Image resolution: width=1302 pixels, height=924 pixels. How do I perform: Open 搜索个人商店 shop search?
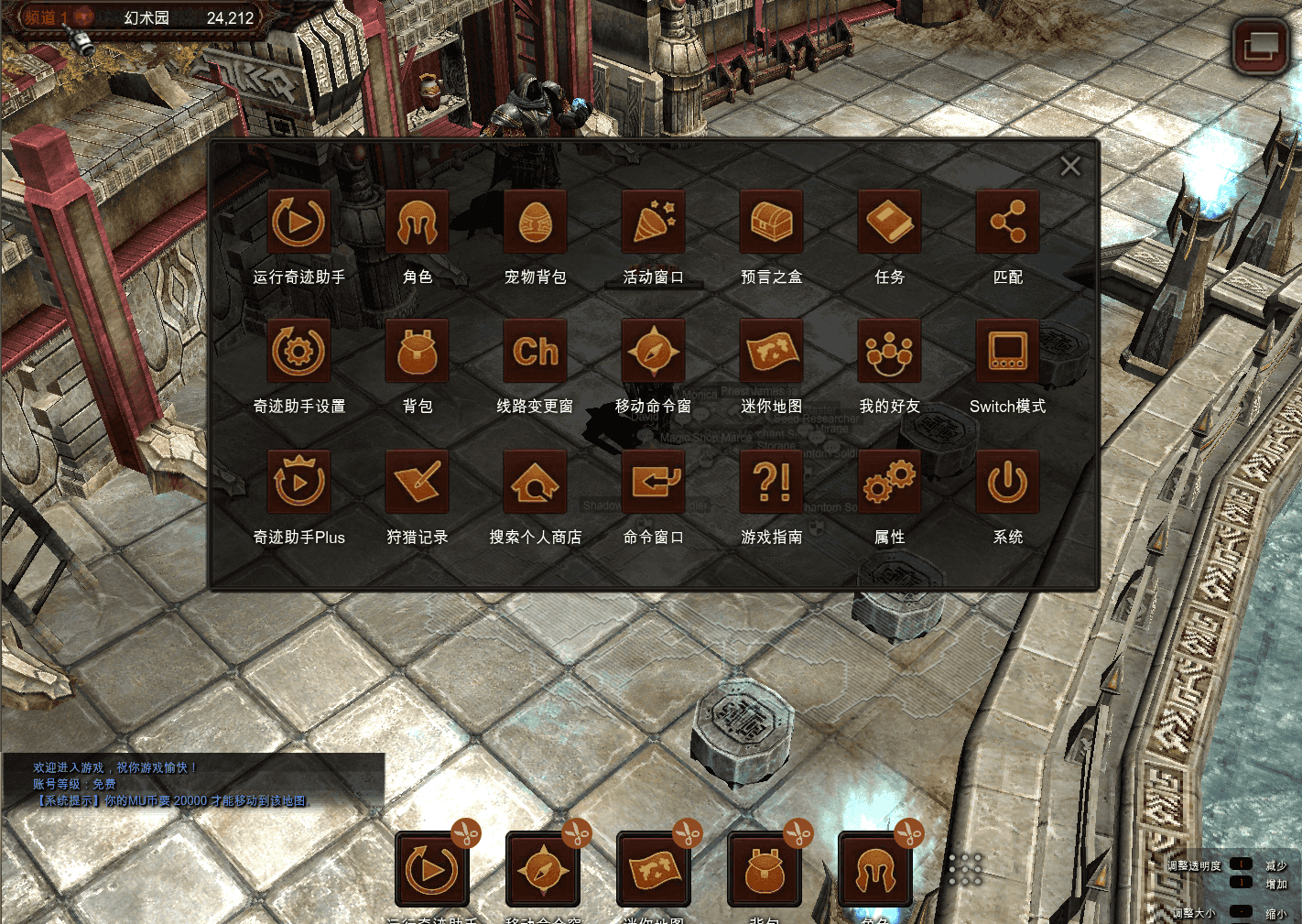click(x=536, y=482)
